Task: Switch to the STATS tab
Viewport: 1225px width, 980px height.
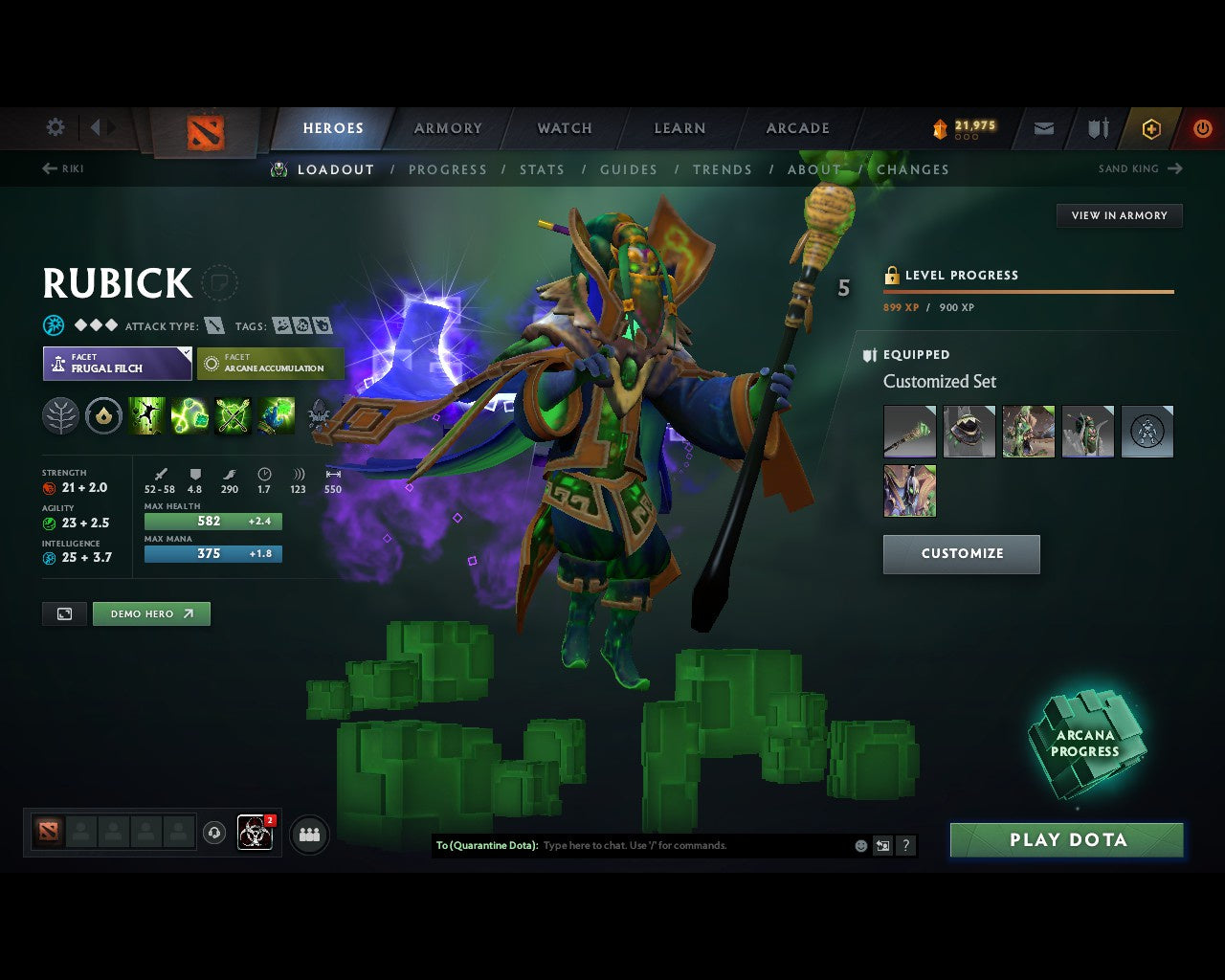Action: click(542, 169)
